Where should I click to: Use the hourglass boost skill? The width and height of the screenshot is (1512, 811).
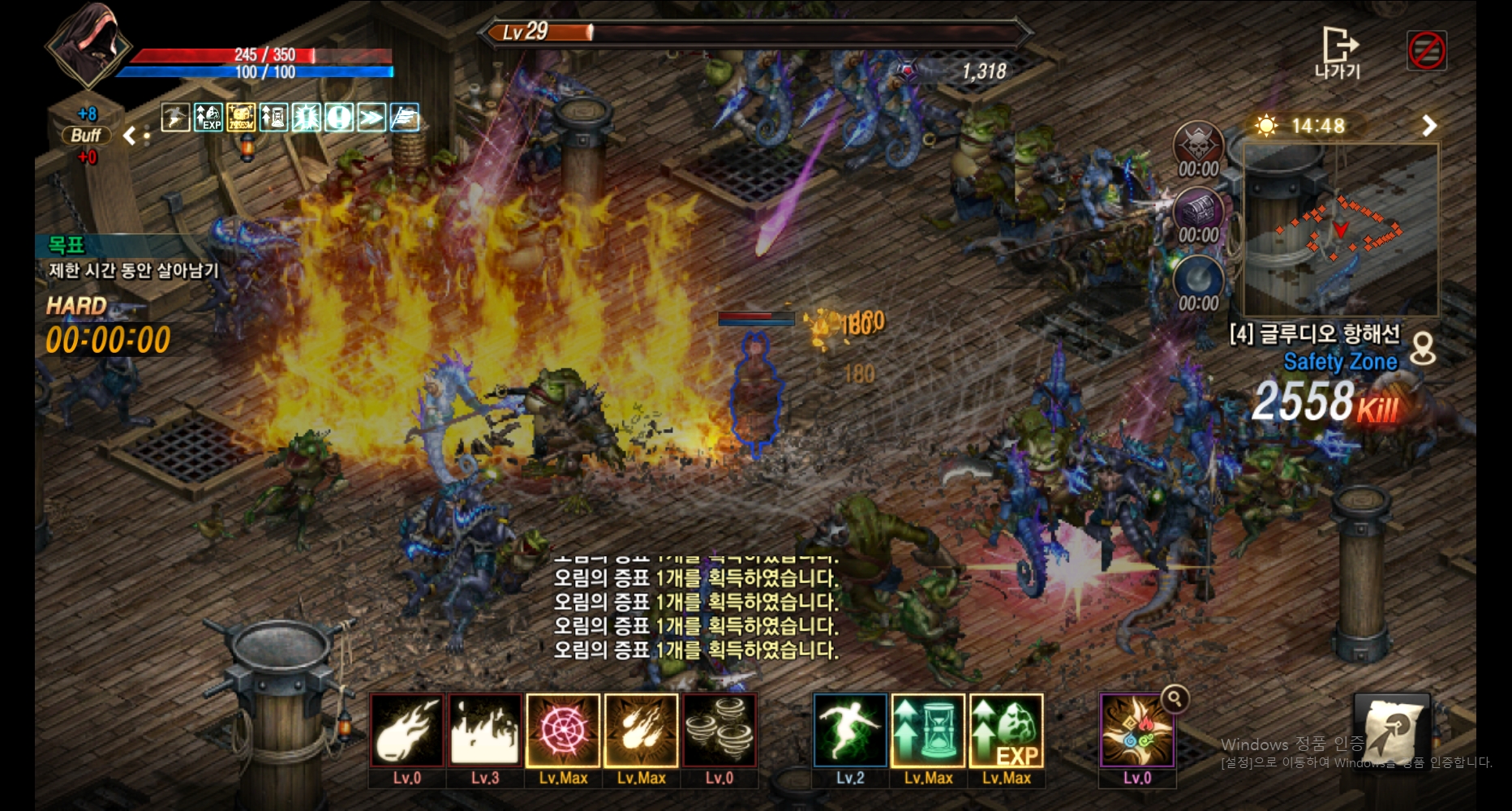[928, 731]
